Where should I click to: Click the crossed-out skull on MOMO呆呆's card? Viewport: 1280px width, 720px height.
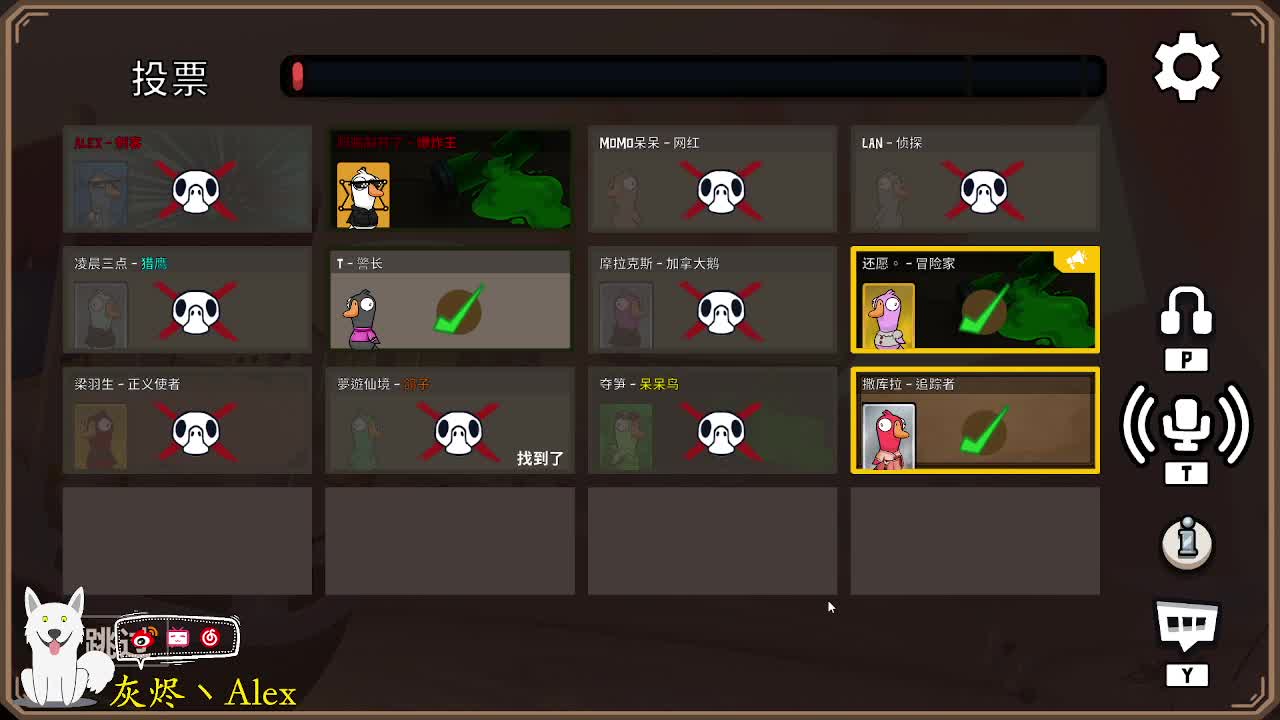[721, 190]
